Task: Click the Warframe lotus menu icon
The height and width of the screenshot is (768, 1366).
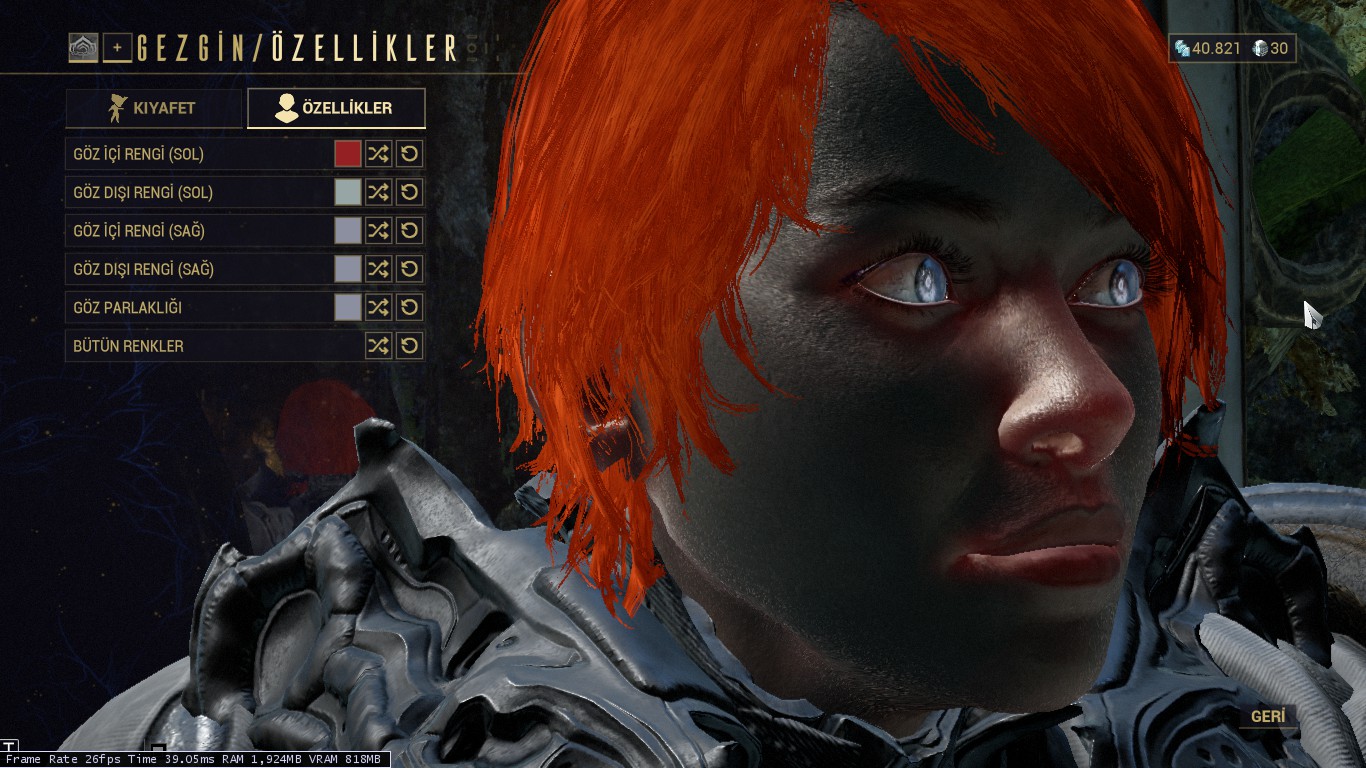Action: tap(83, 47)
